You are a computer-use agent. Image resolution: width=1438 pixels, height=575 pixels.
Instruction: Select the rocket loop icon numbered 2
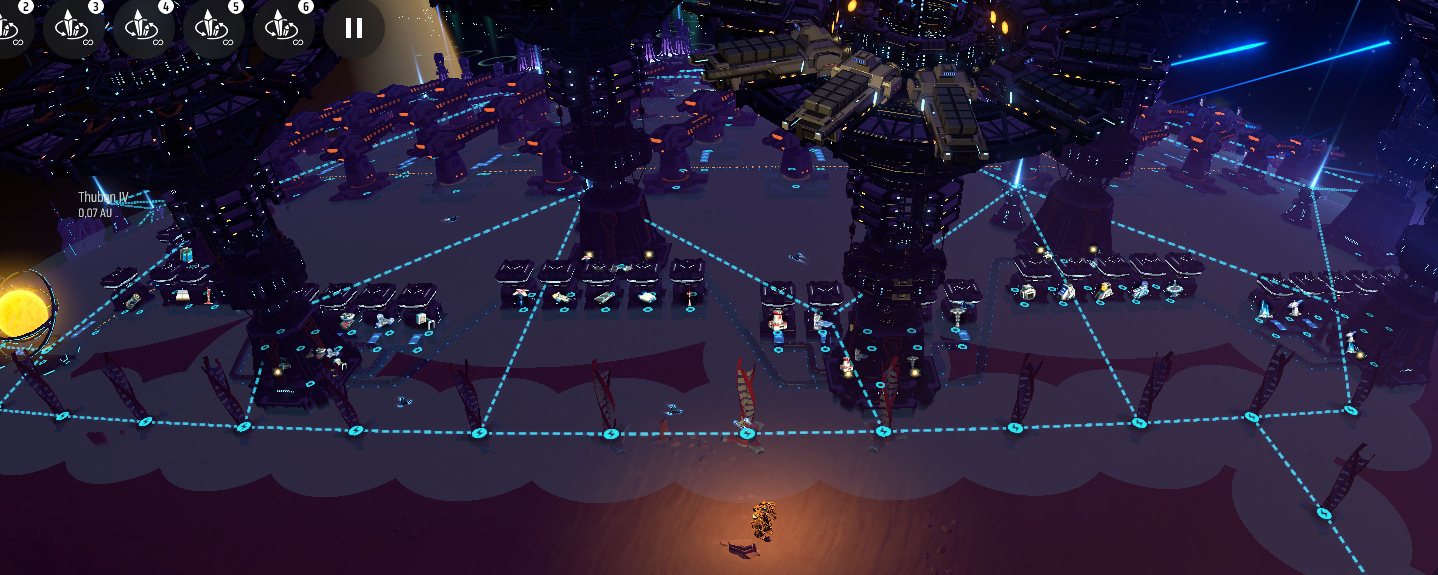tap(10, 27)
